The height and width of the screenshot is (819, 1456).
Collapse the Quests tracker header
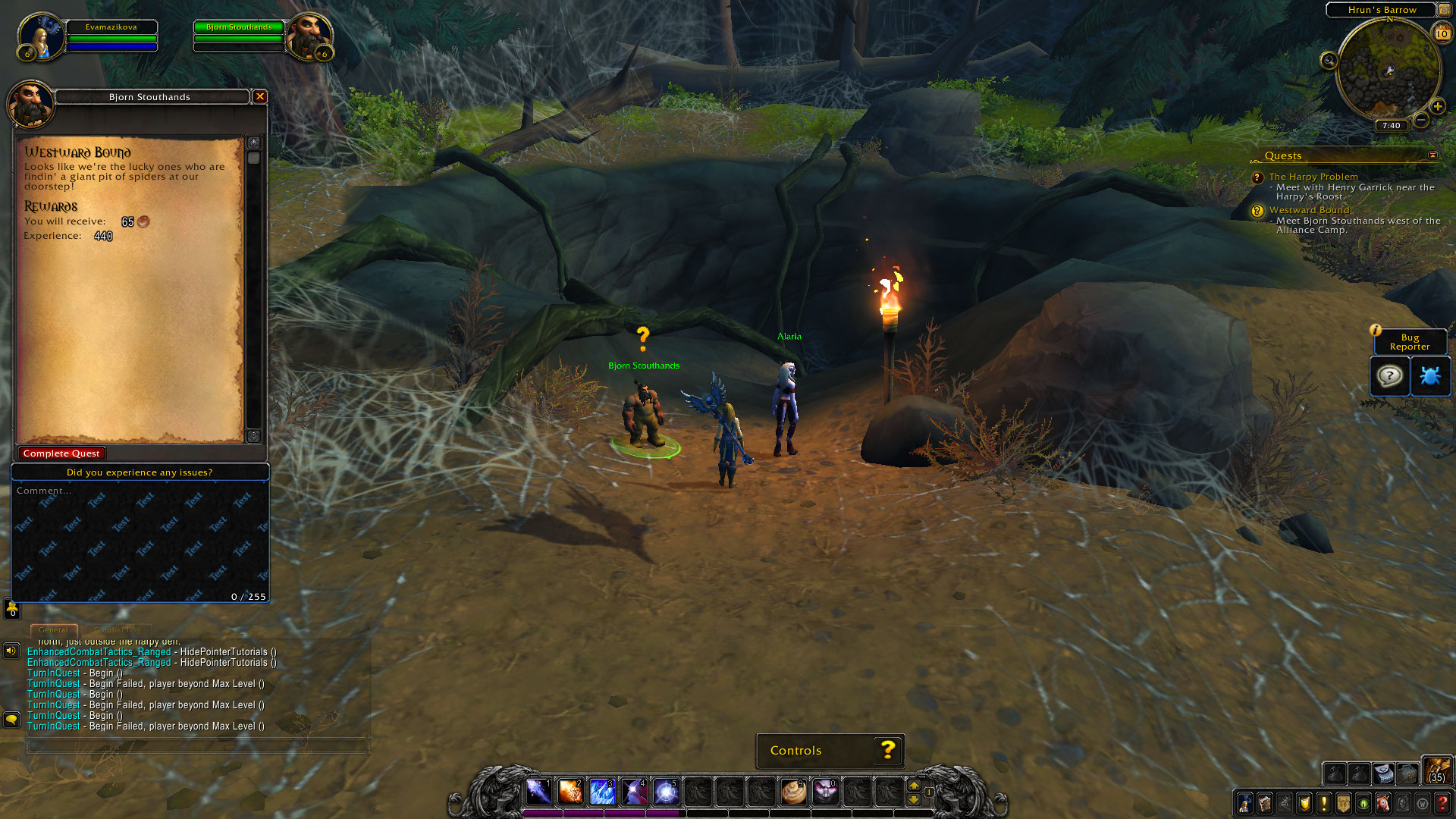tap(1432, 155)
